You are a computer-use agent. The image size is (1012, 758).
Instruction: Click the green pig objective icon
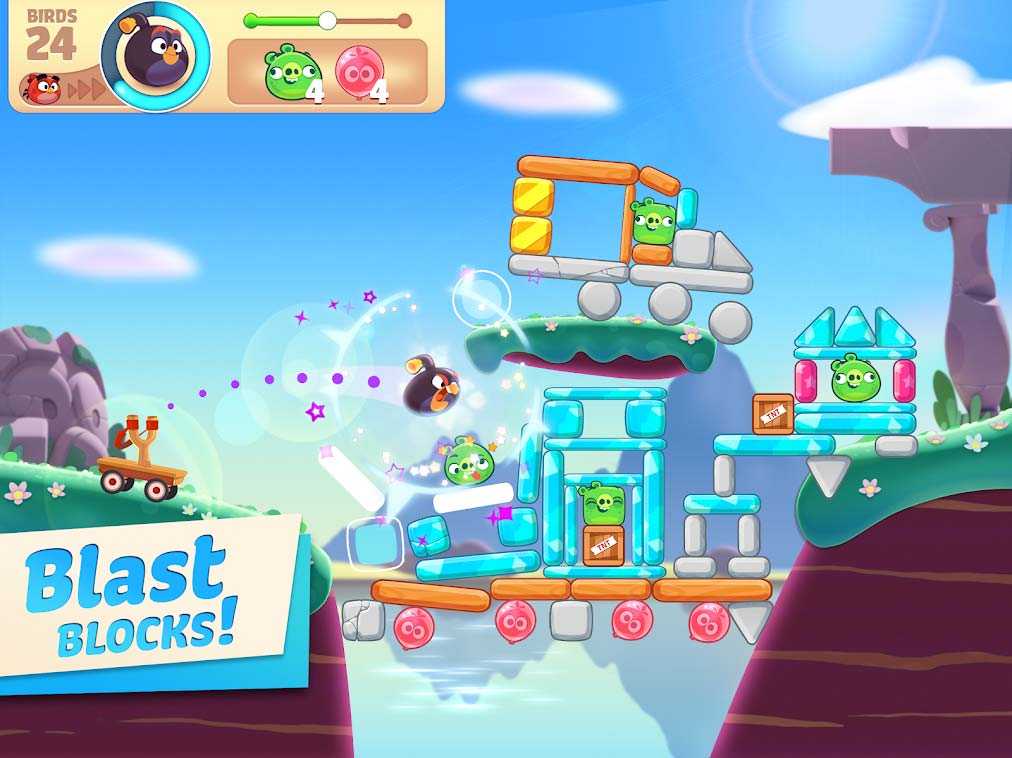coord(291,72)
